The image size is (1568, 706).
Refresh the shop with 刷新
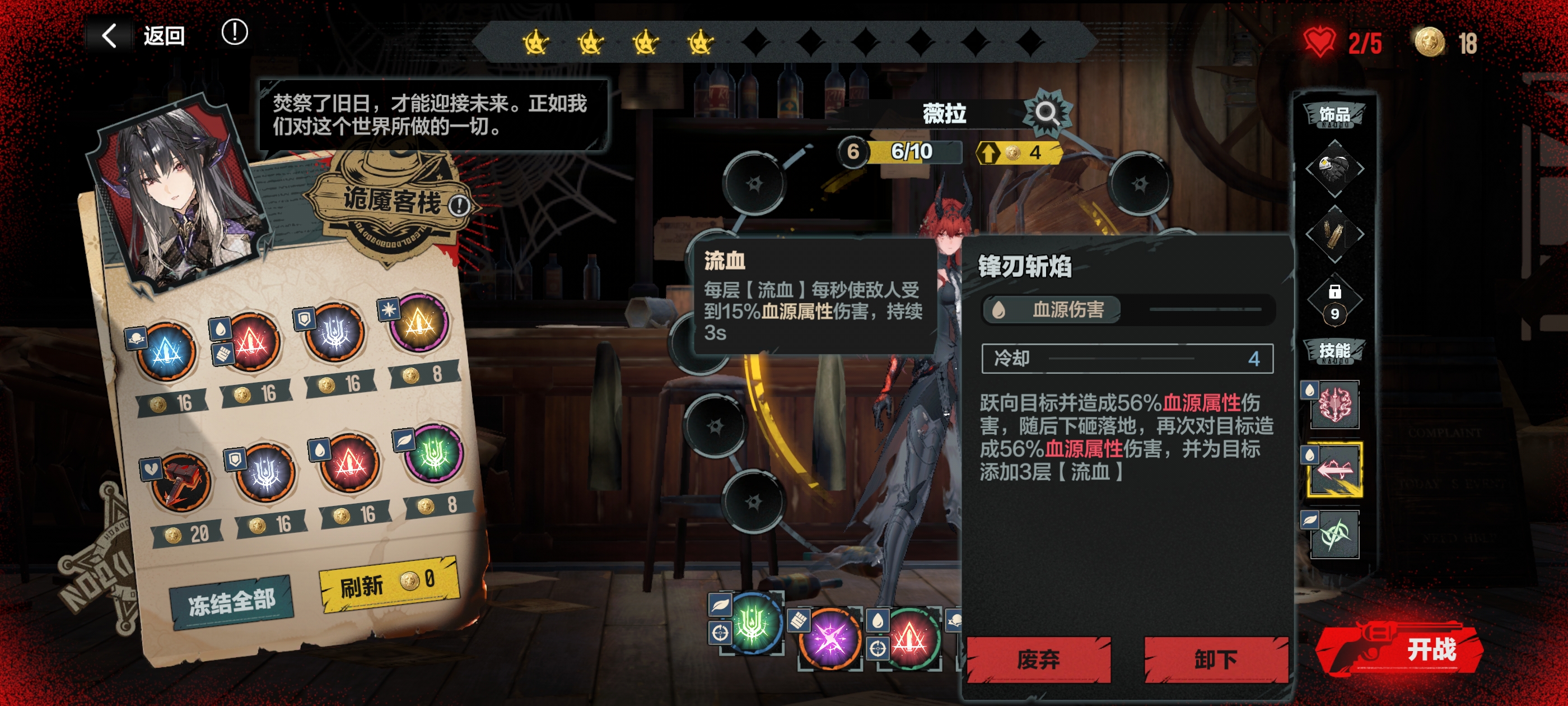click(388, 583)
